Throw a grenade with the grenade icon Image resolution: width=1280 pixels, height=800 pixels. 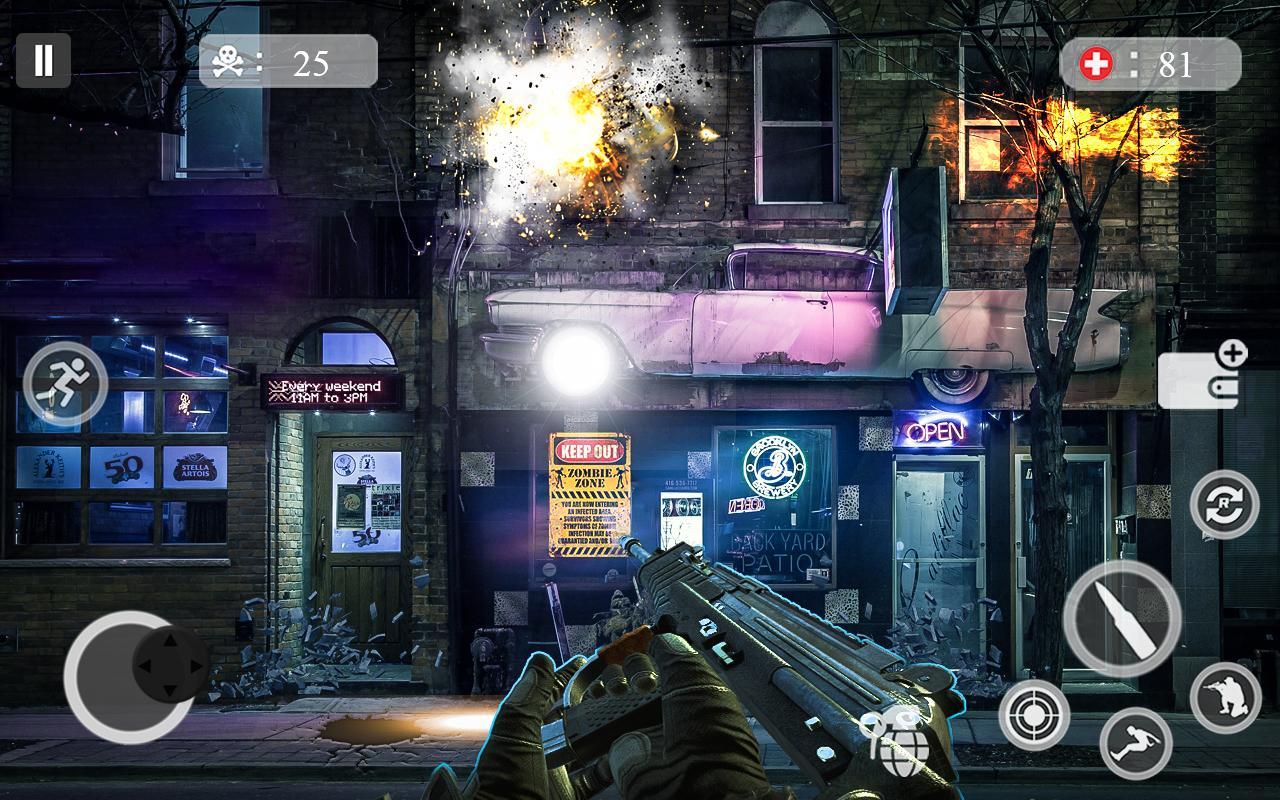click(898, 741)
